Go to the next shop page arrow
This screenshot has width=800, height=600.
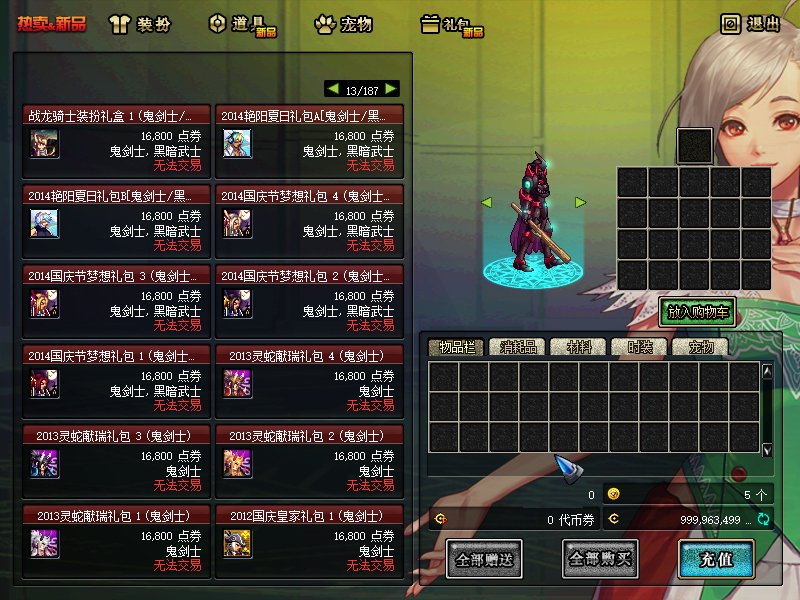[391, 89]
